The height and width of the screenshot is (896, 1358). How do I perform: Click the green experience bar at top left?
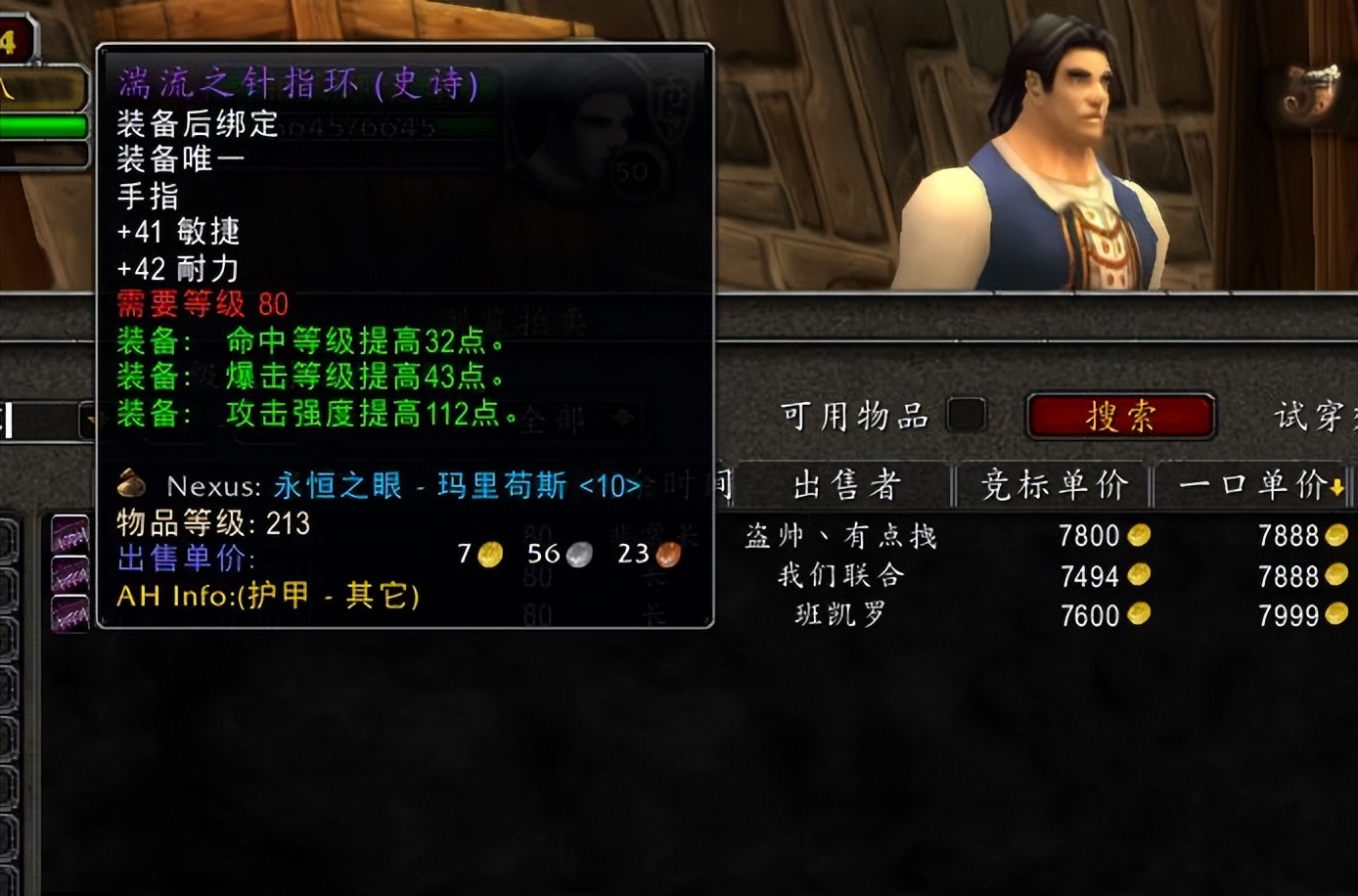point(44,125)
